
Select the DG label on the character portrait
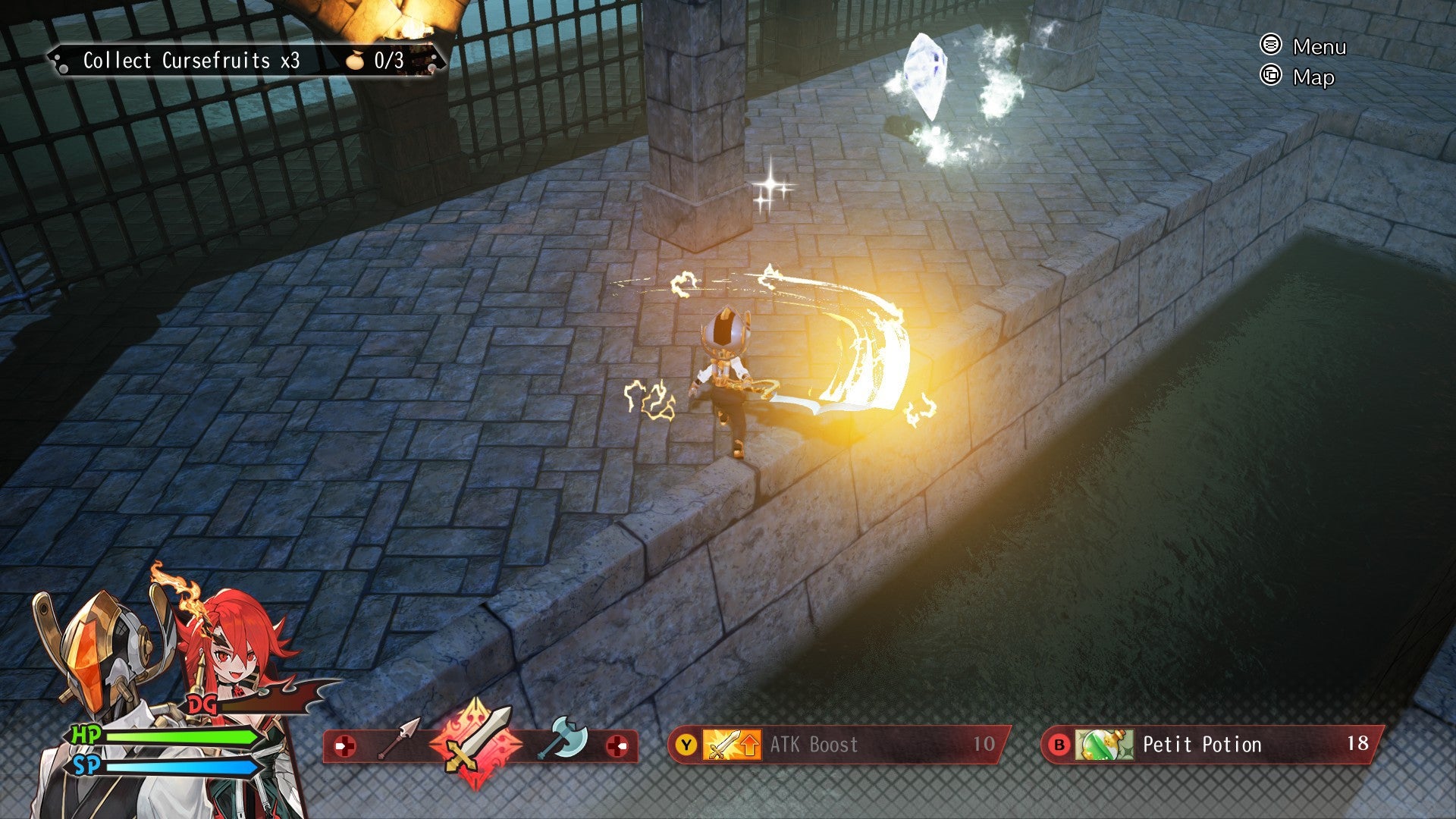coord(201,704)
